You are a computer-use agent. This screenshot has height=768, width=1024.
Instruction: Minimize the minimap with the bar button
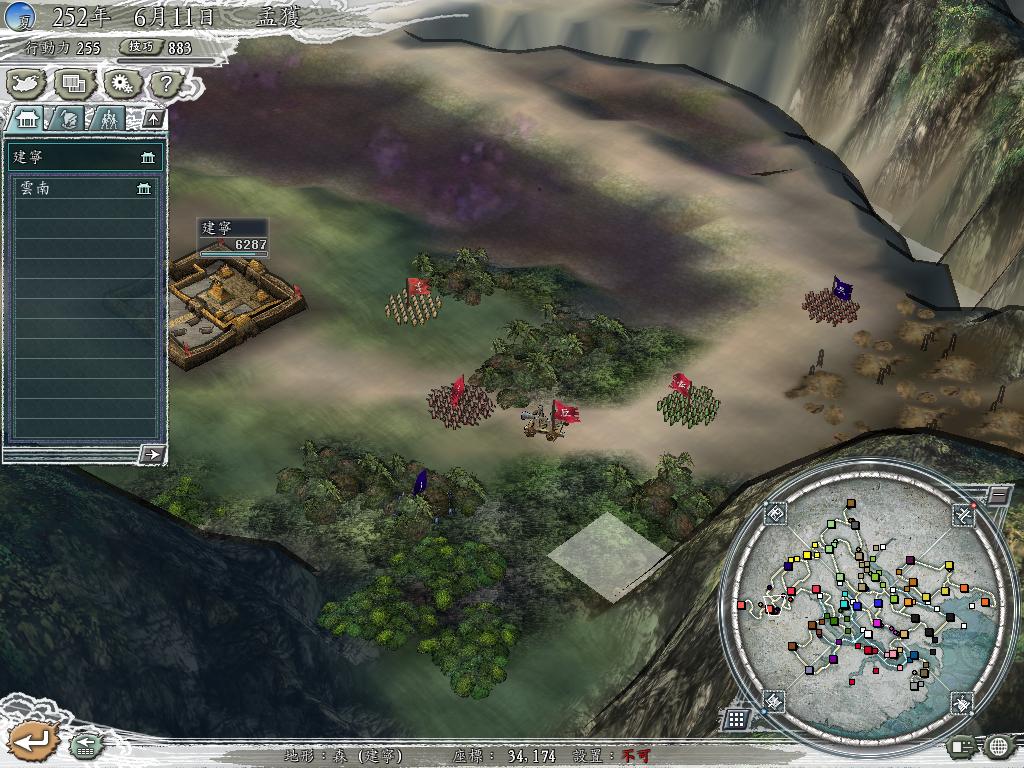coord(998,494)
